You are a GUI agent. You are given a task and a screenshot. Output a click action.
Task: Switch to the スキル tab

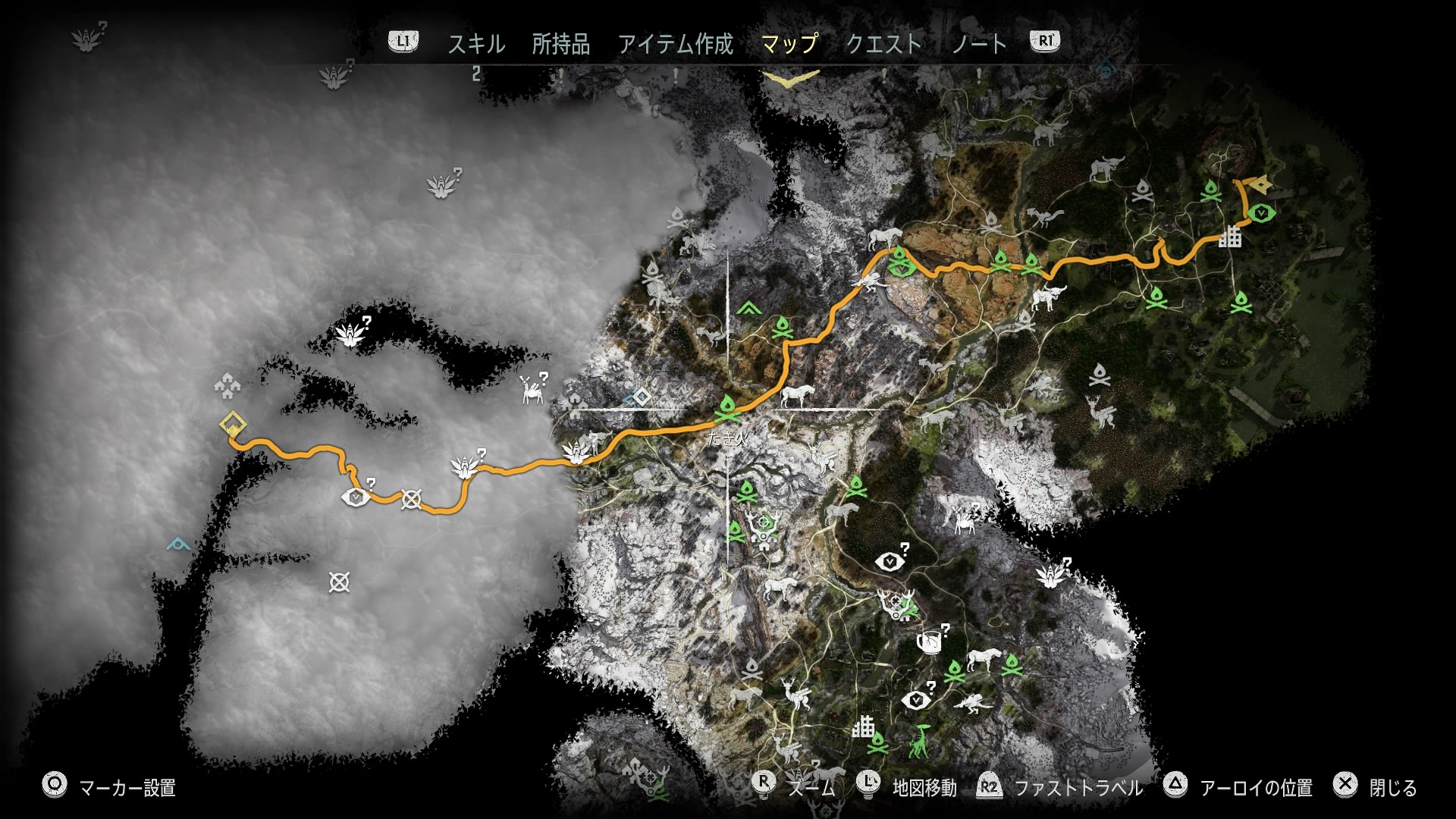[x=475, y=44]
